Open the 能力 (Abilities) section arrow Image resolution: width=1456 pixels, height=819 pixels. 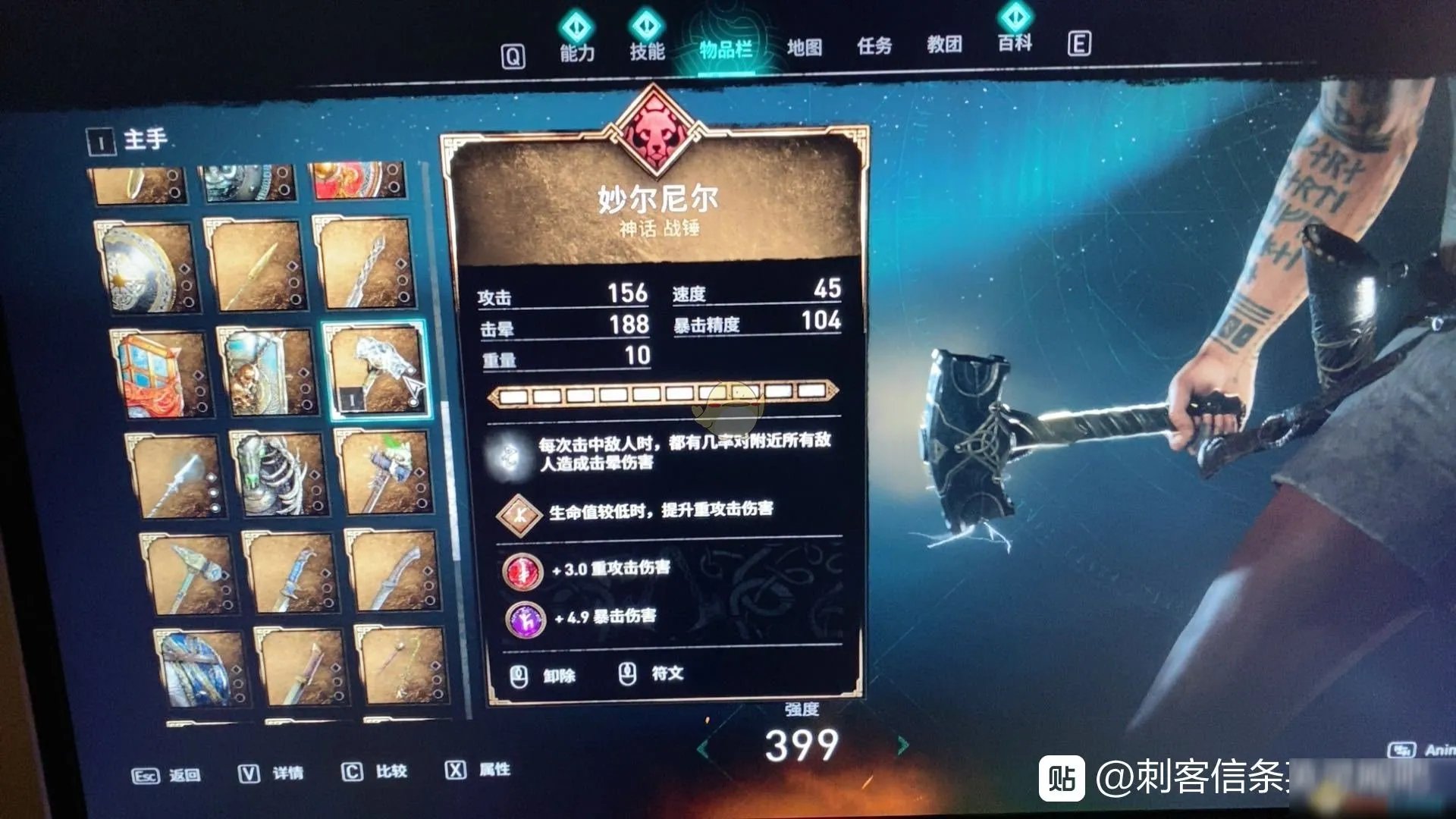(x=577, y=25)
